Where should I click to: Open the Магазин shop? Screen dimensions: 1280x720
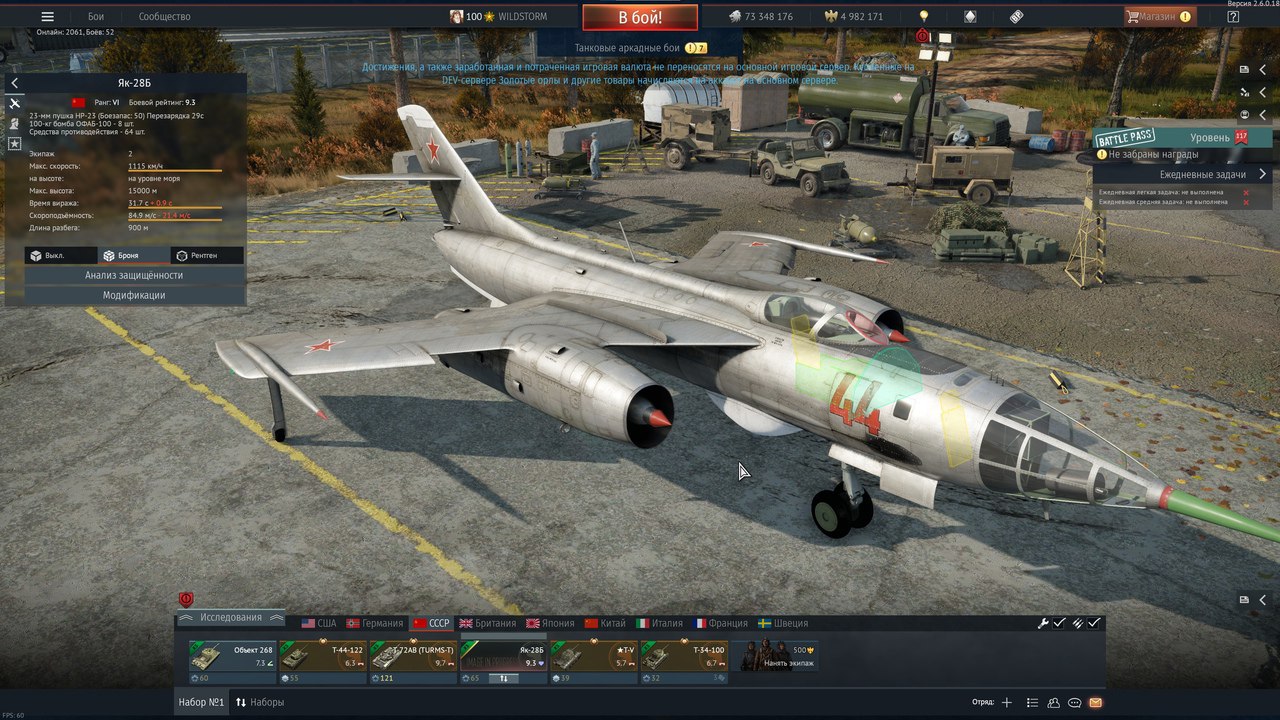pyautogui.click(x=1159, y=17)
